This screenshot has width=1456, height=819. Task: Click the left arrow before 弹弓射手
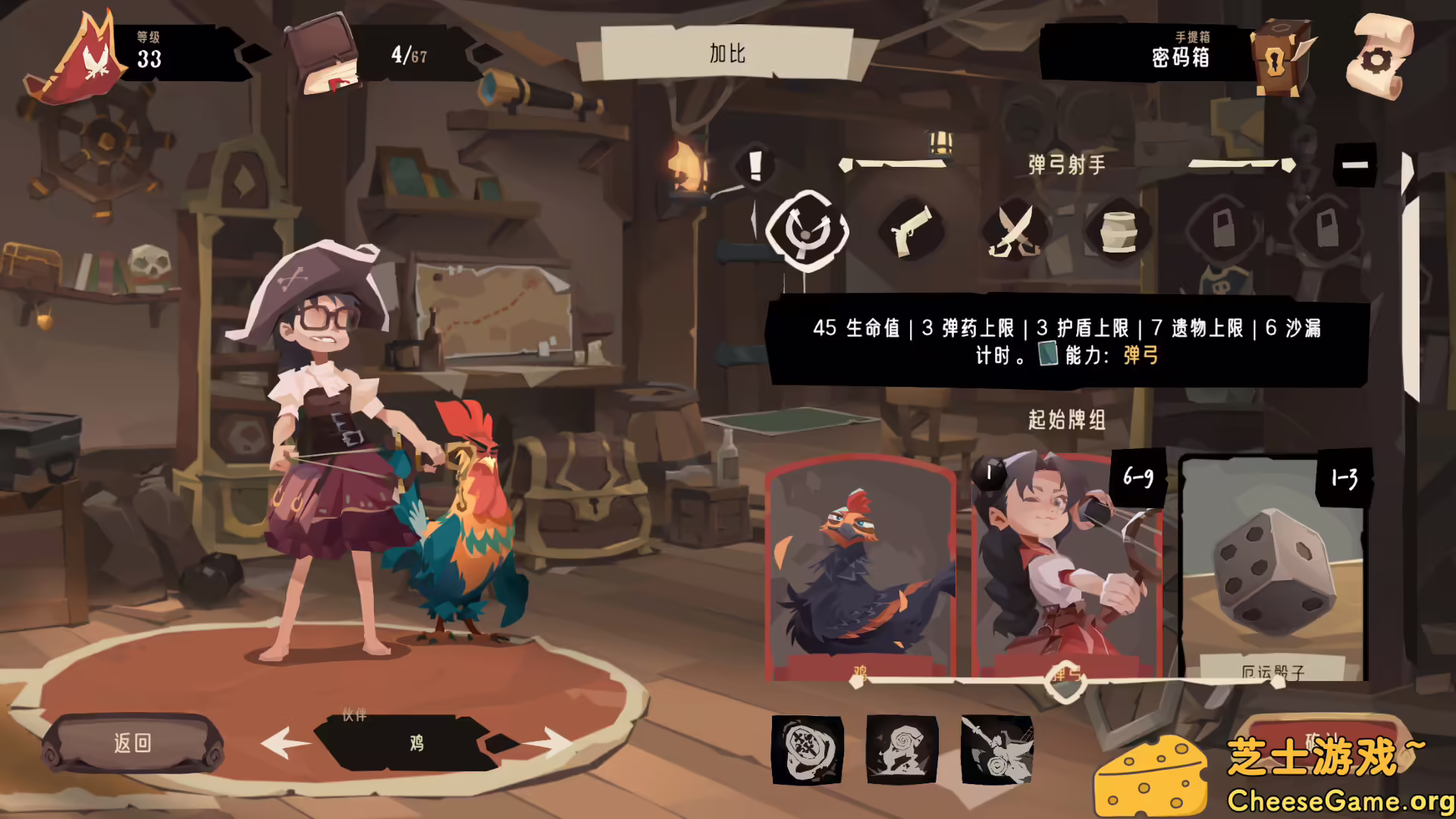click(x=847, y=165)
